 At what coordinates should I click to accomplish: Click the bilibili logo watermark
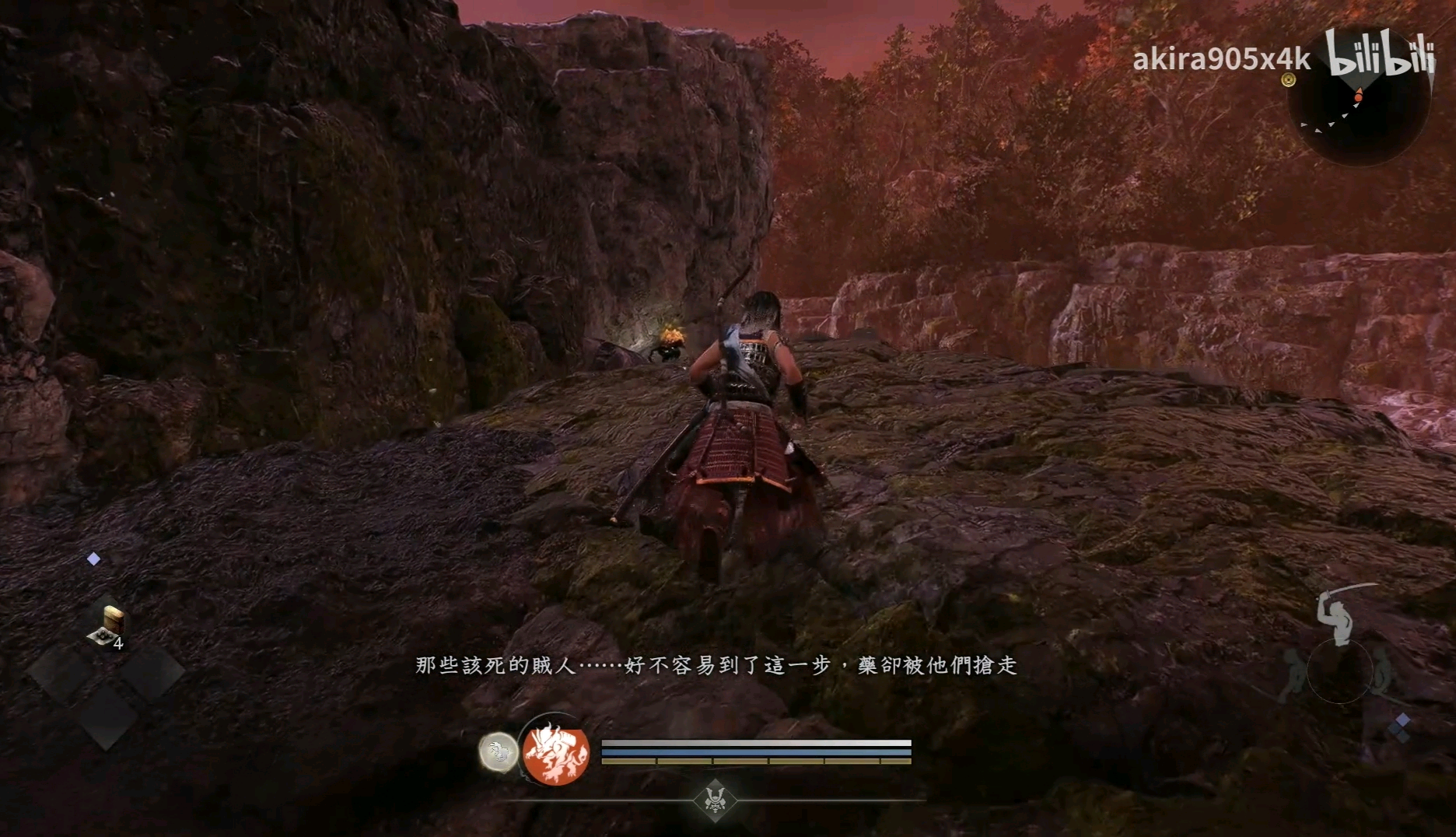tap(1380, 53)
